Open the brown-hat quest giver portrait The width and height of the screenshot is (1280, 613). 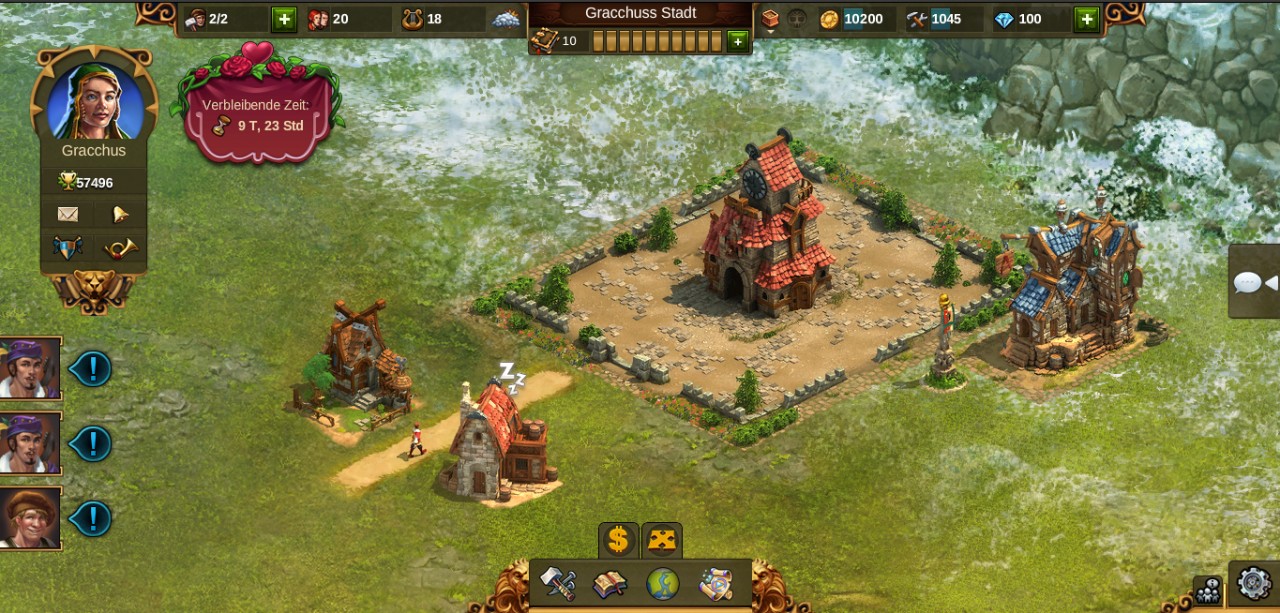point(30,518)
